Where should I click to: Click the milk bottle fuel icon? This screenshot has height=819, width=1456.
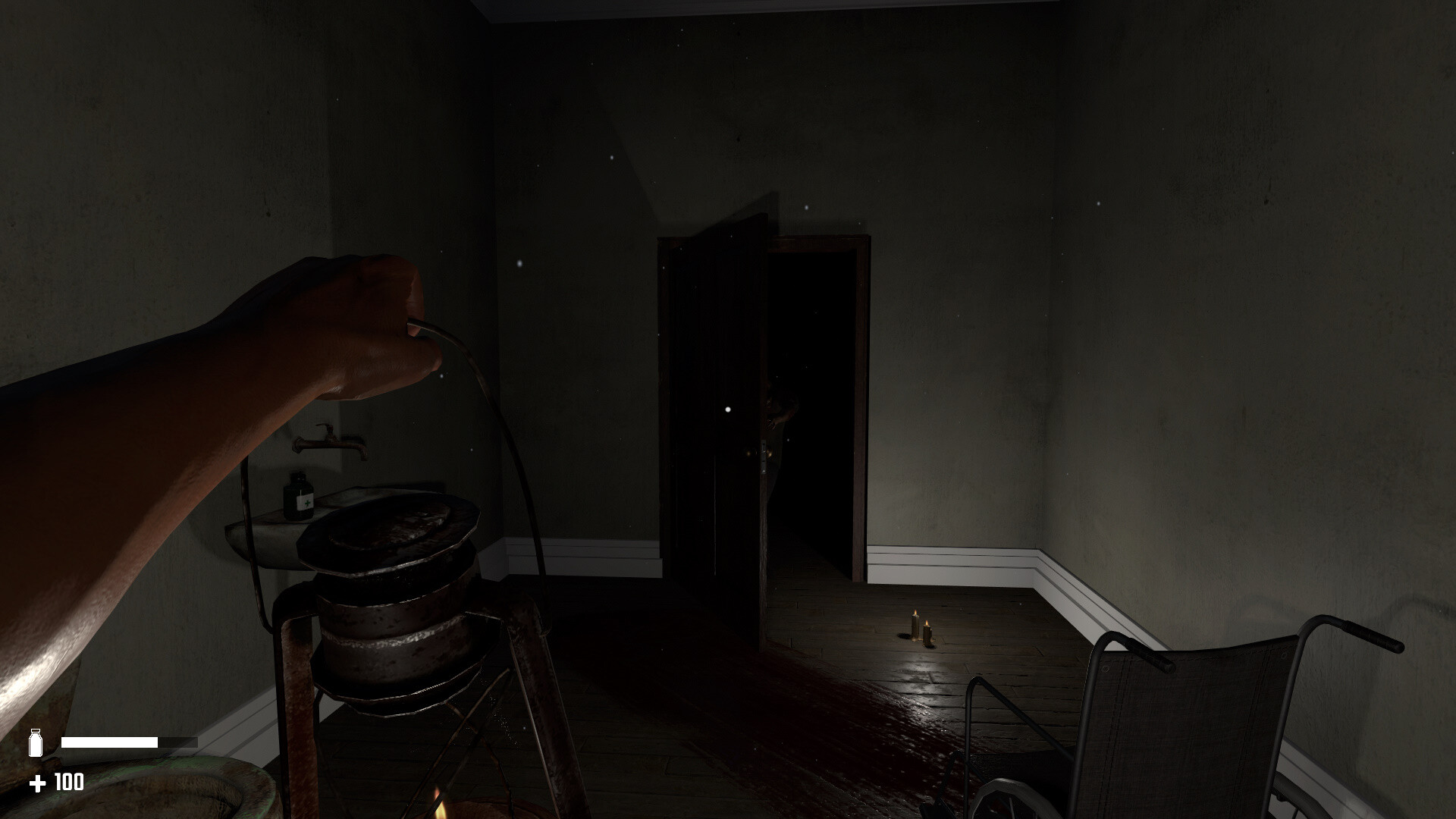[37, 742]
